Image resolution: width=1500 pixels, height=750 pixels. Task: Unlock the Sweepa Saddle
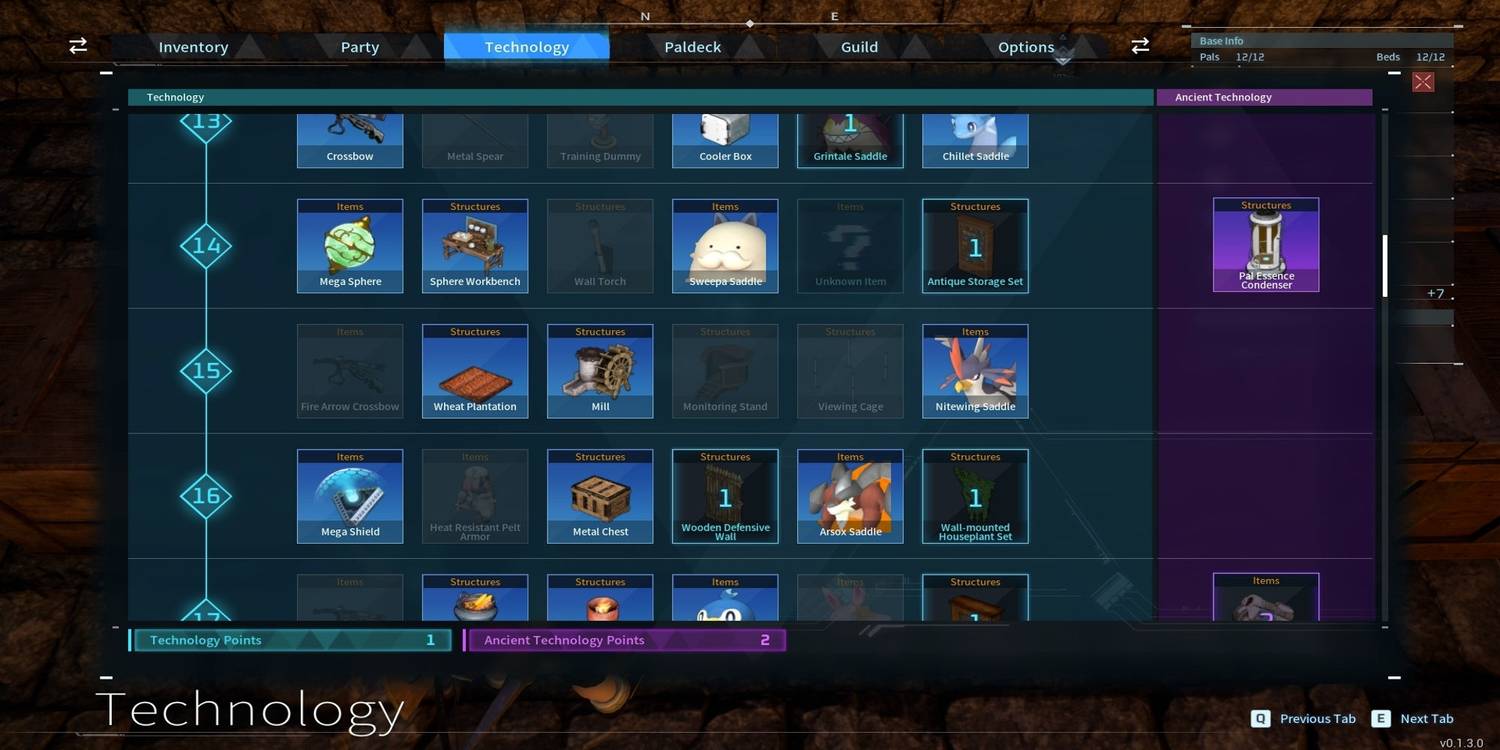(725, 245)
